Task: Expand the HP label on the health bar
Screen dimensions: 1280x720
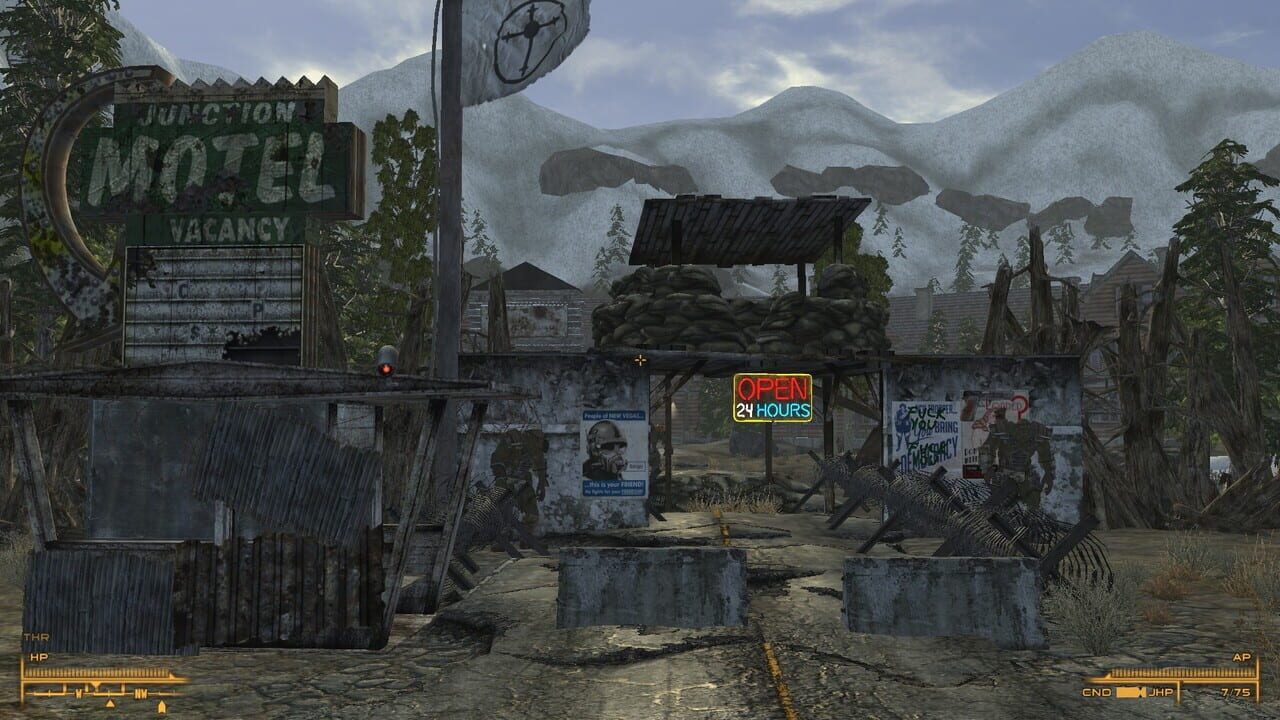Action: [40, 657]
